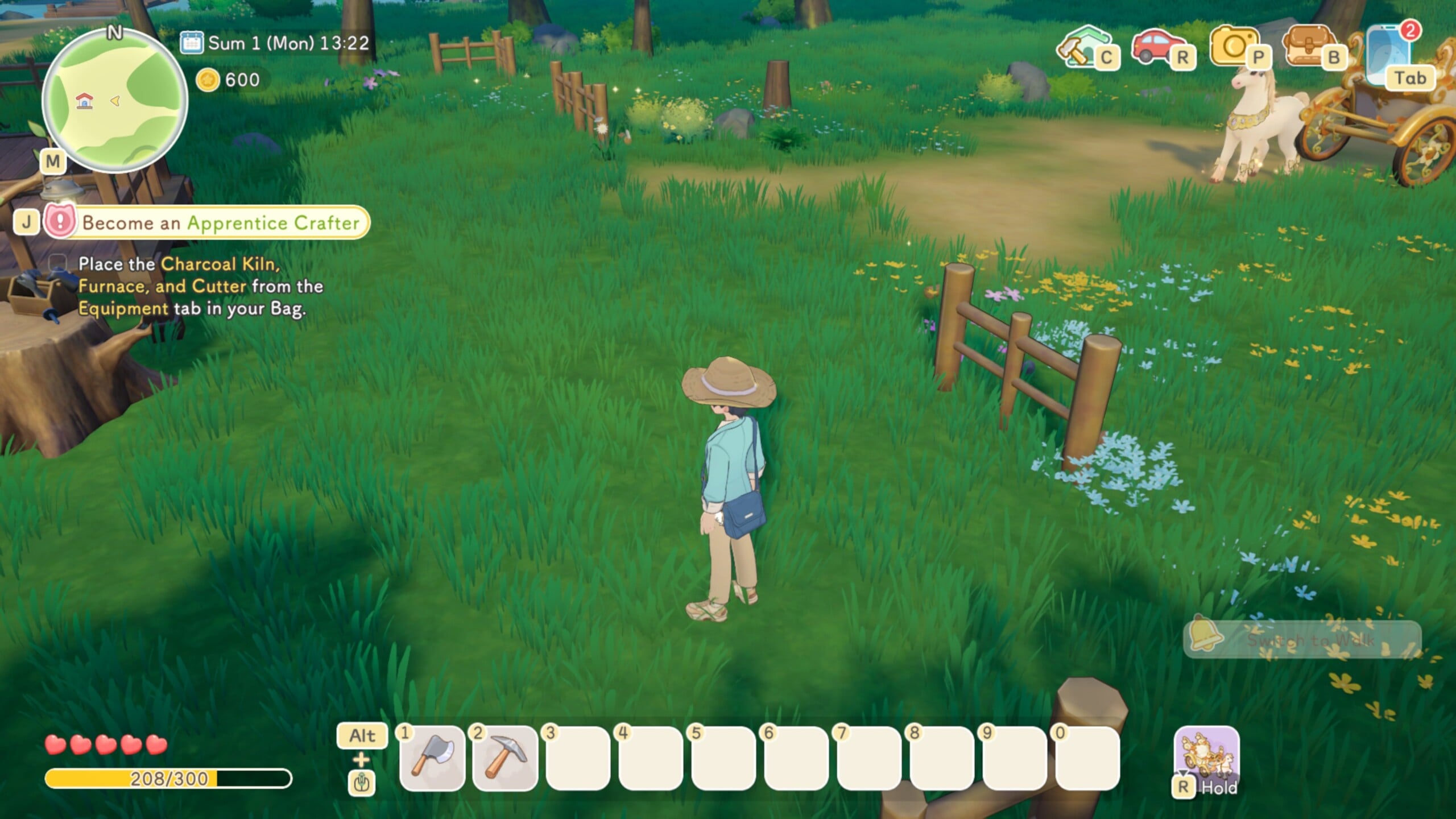Select the pickaxe hotbar slot
1456x819 pixels.
click(x=505, y=757)
